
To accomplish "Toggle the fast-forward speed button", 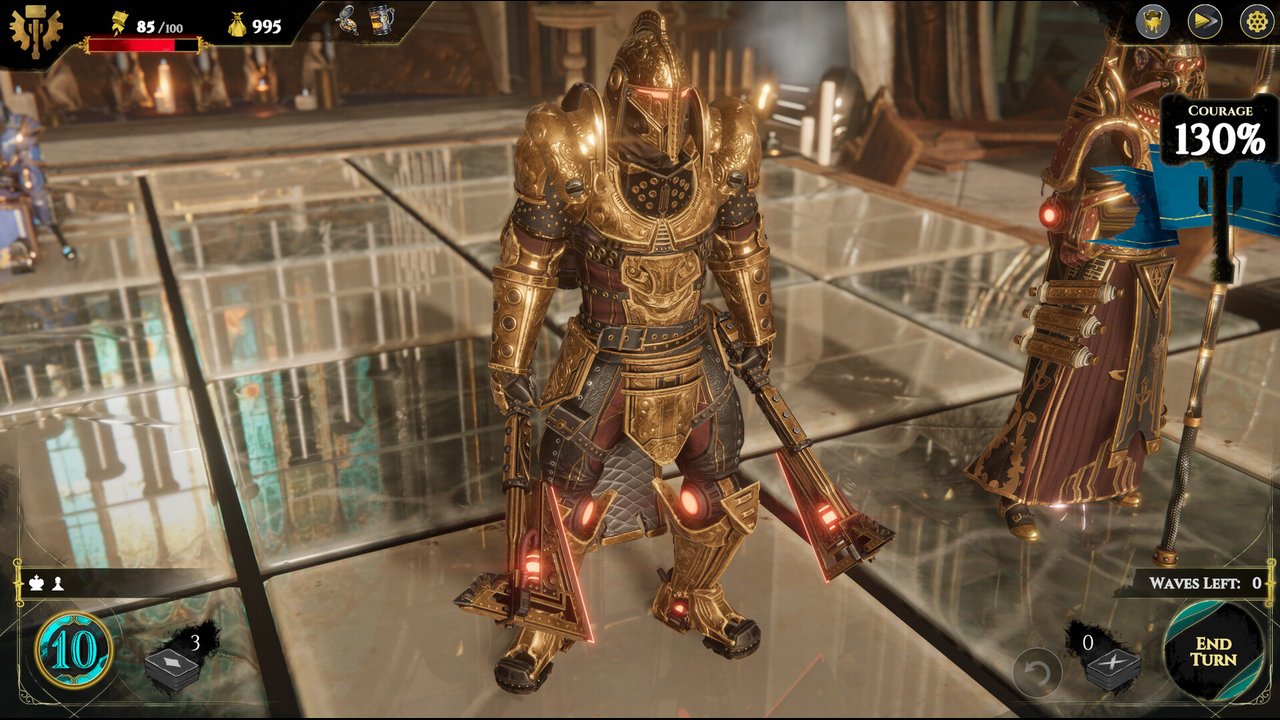I will click(x=1205, y=22).
